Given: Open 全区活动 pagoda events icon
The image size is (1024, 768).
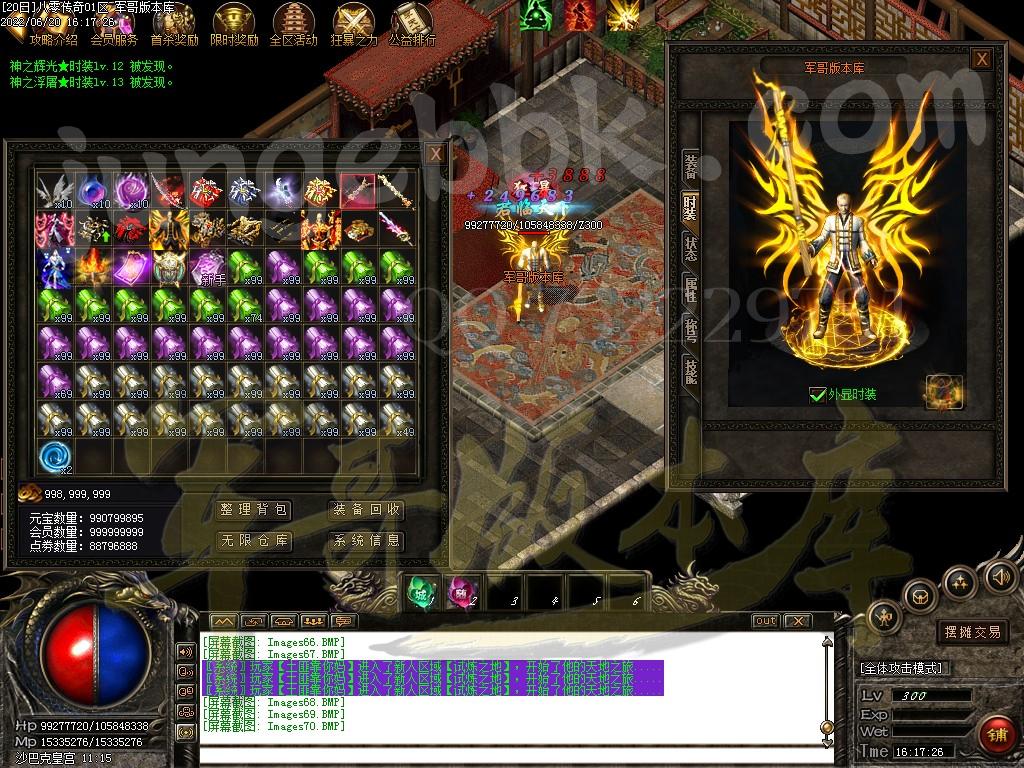Looking at the screenshot, I should click(293, 24).
